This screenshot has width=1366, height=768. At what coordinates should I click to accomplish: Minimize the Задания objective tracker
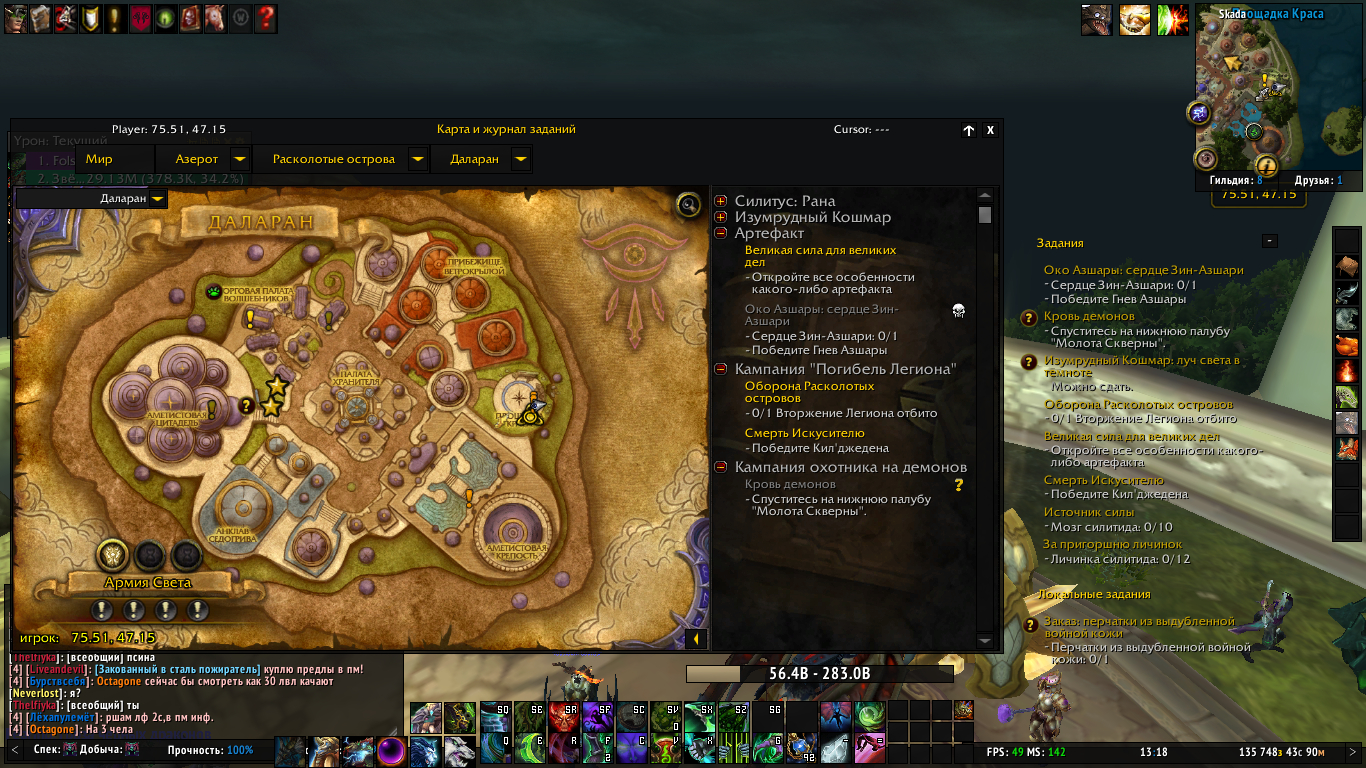pyautogui.click(x=1269, y=241)
